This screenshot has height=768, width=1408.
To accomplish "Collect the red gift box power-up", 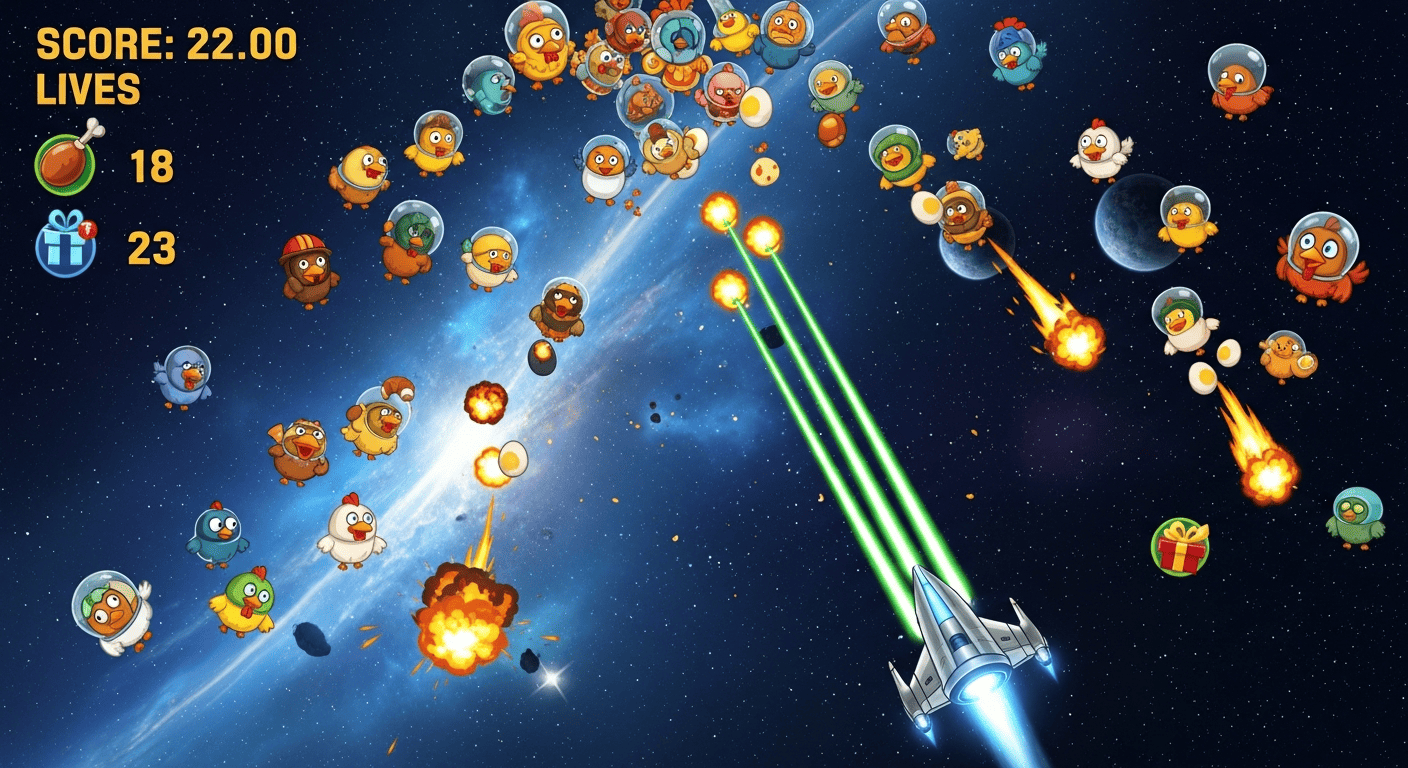I will coord(1180,548).
